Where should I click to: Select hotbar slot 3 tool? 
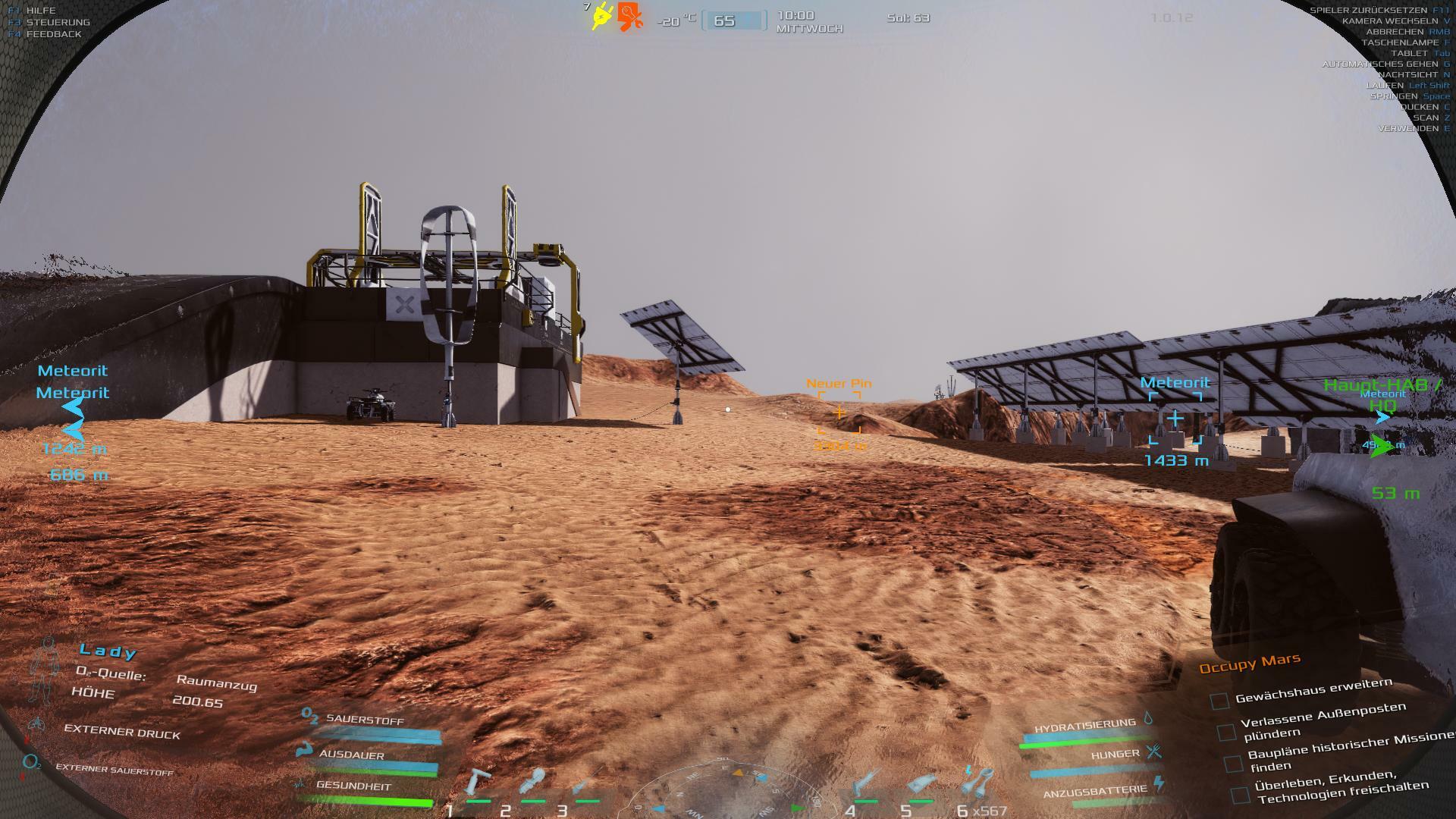click(585, 784)
